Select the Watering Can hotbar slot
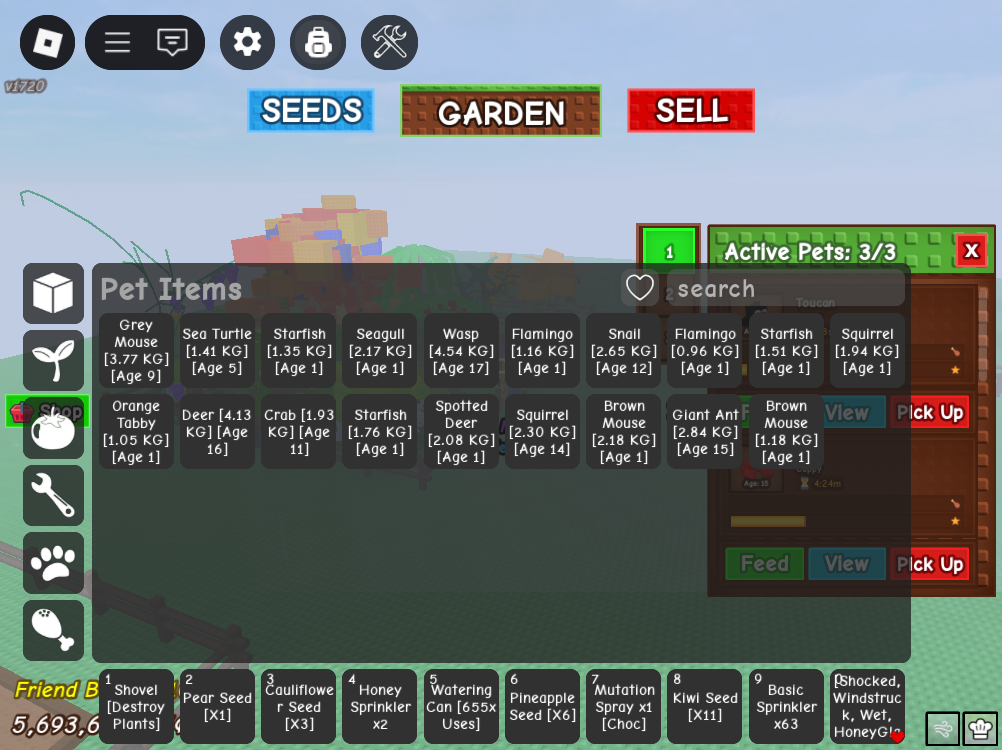This screenshot has width=1002, height=750. pyautogui.click(x=461, y=706)
